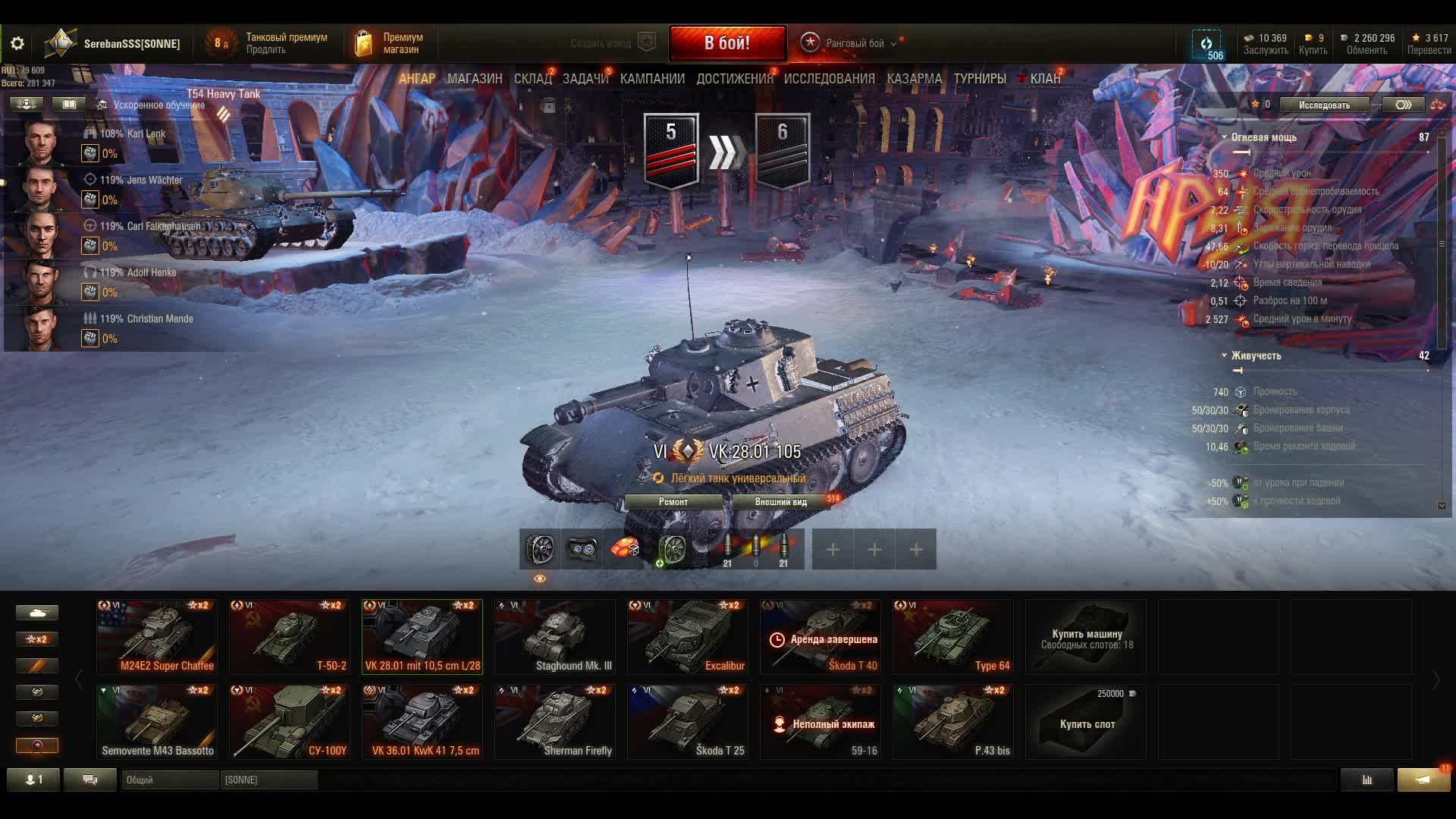The height and width of the screenshot is (819, 1456).
Task: Go to the ЗАДАЧИ tab
Action: pyautogui.click(x=585, y=79)
